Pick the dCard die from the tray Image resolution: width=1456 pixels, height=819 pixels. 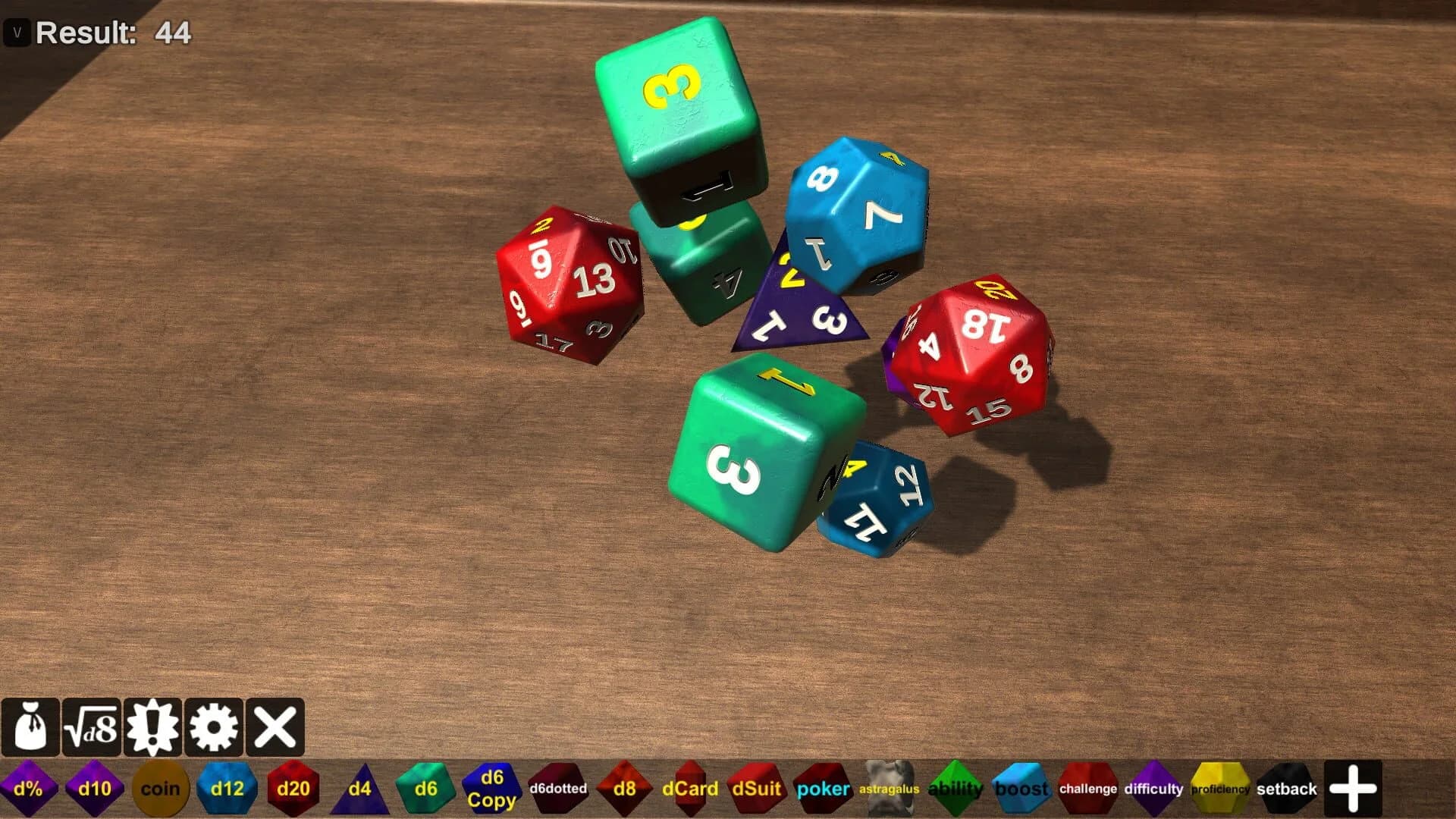click(x=689, y=789)
